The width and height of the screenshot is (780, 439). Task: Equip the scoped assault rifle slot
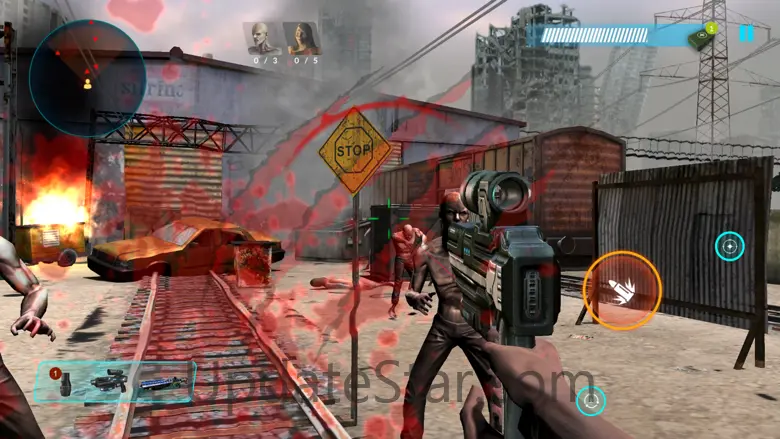(107, 383)
